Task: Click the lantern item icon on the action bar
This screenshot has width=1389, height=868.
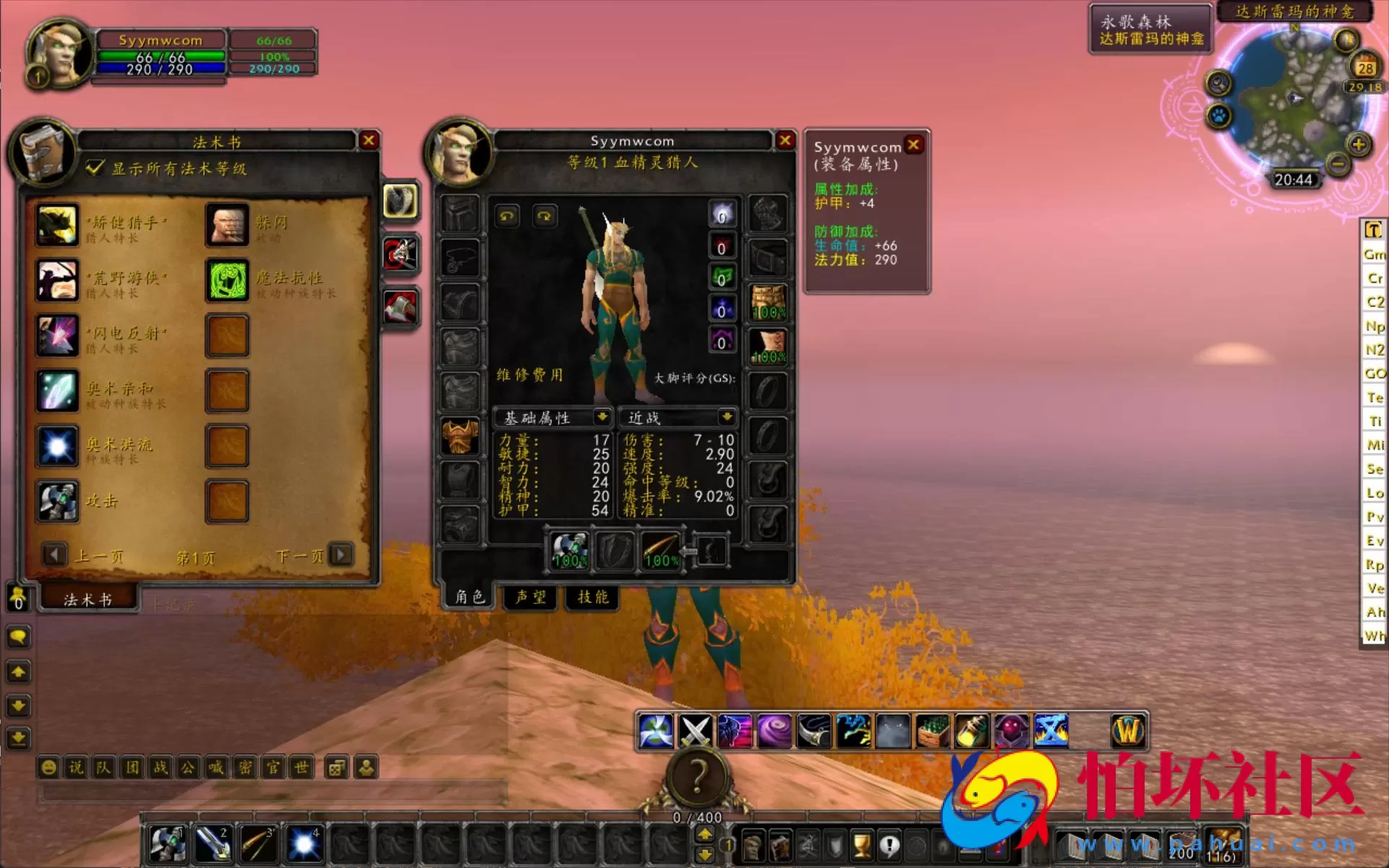Action: pos(973,731)
